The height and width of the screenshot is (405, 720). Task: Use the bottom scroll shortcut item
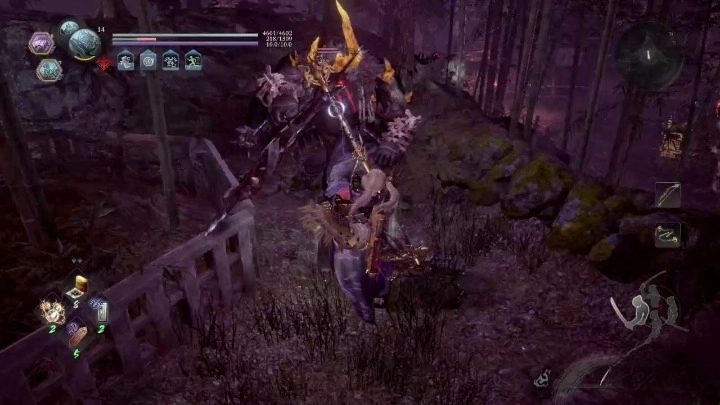click(x=75, y=333)
